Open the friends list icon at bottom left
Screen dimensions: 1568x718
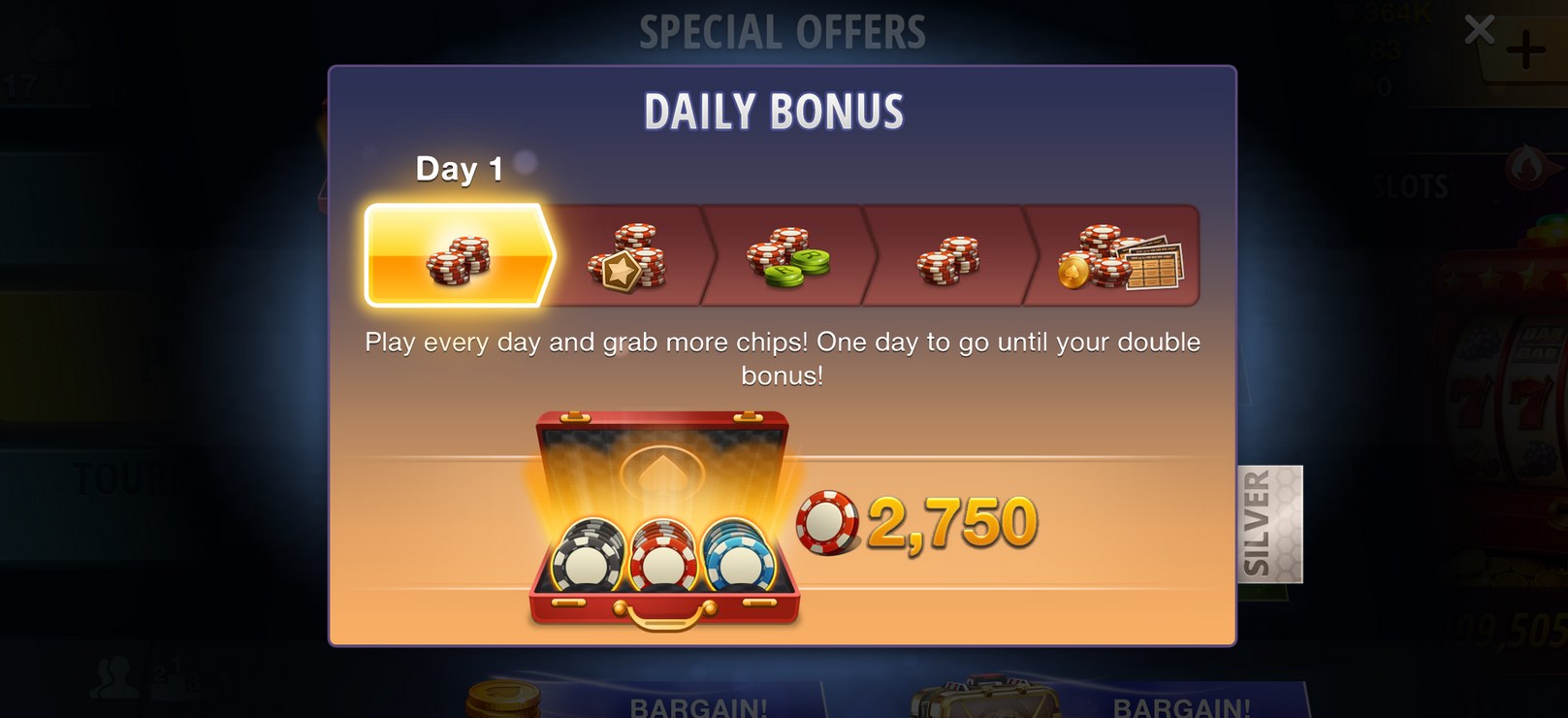(113, 677)
